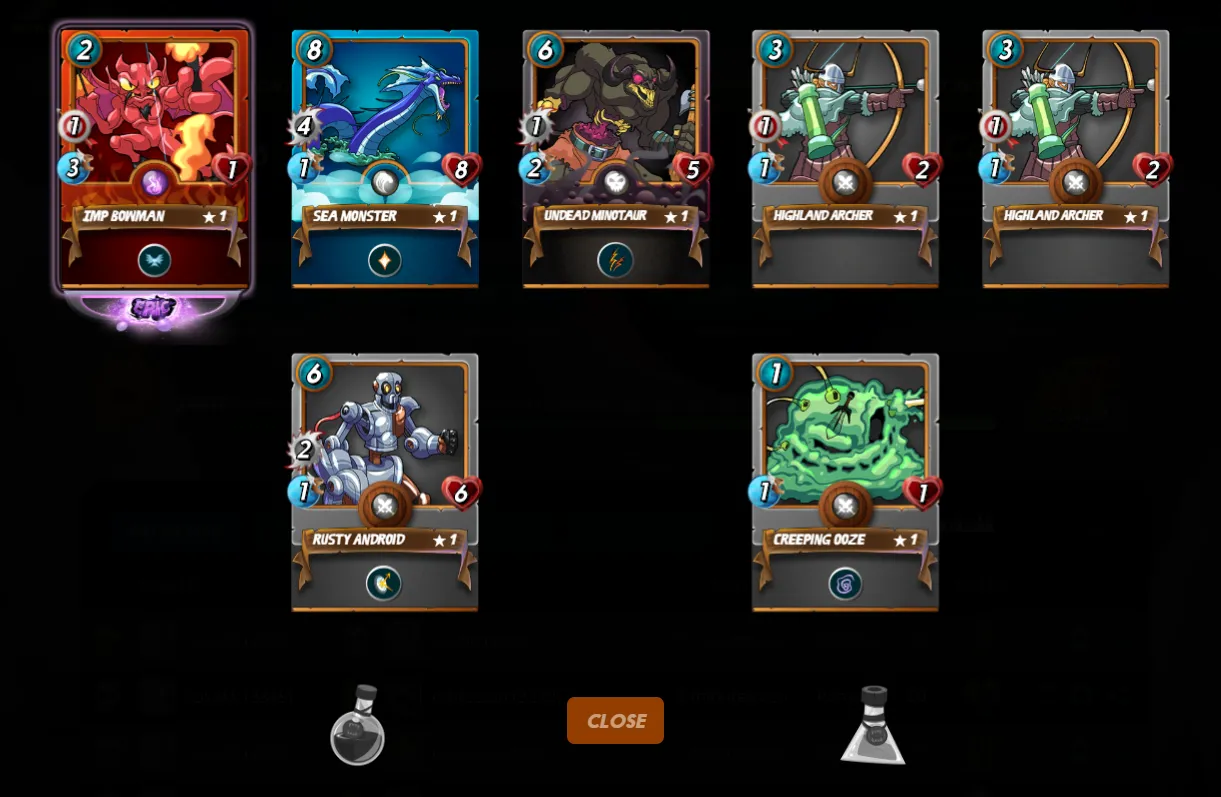Inspect Imp Bowman's wing ability icon
The image size is (1221, 797).
pyautogui.click(x=154, y=261)
